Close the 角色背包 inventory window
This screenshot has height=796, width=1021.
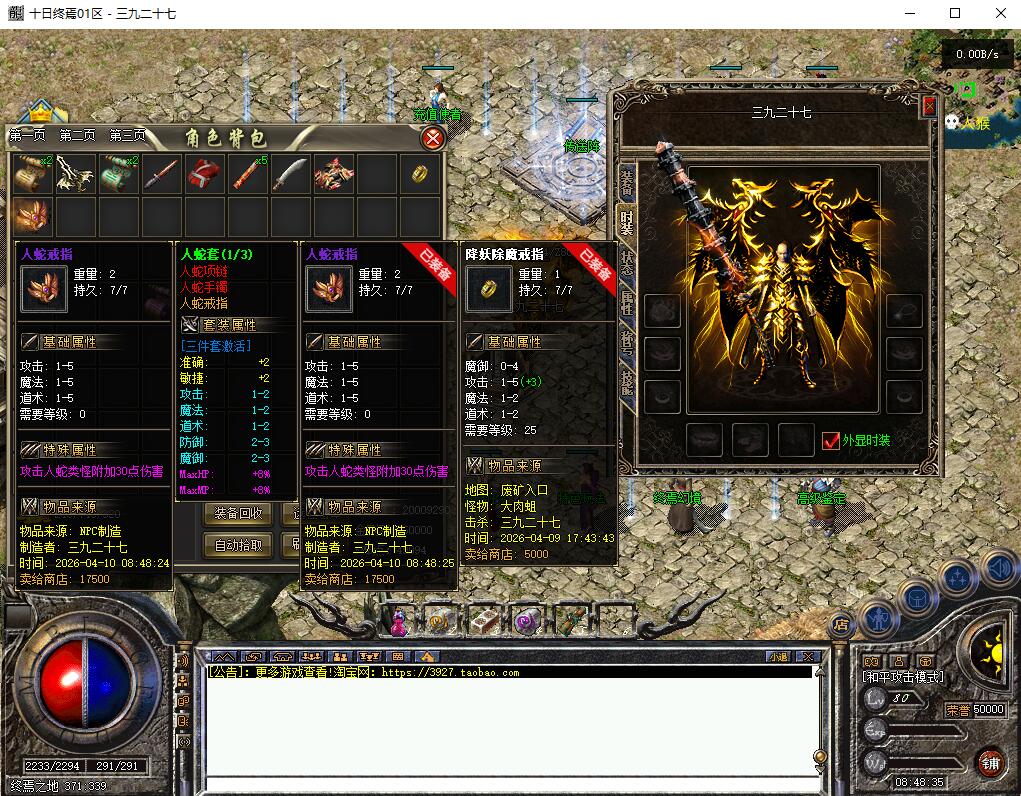pyautogui.click(x=432, y=138)
